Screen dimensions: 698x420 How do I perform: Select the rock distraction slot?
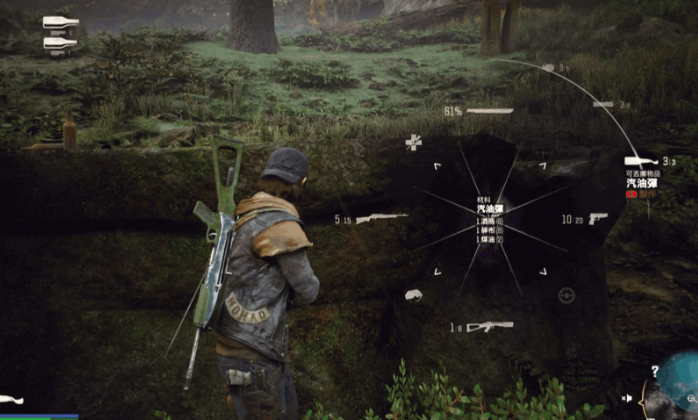[x=412, y=295]
